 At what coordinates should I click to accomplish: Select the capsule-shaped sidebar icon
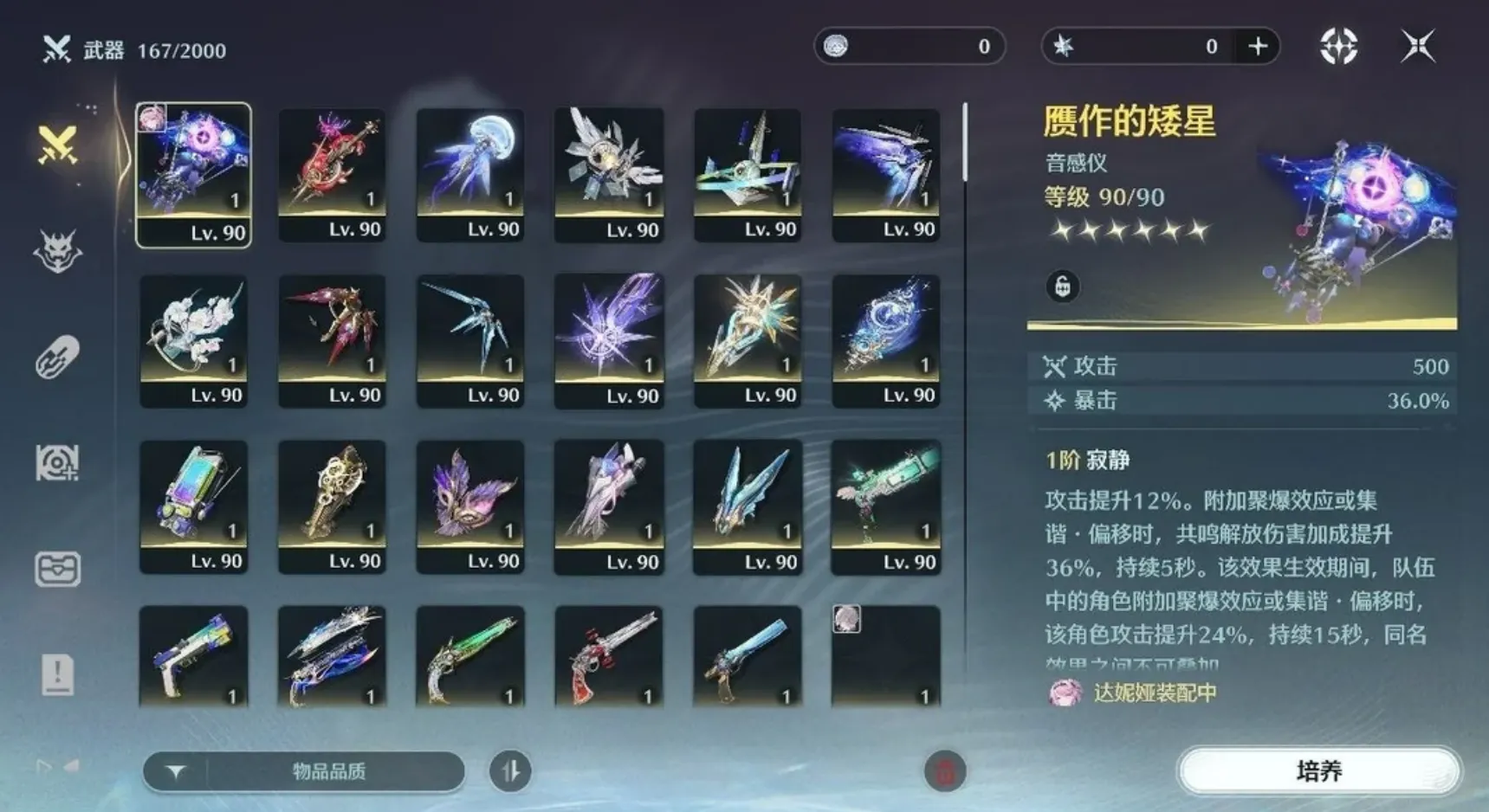55,357
